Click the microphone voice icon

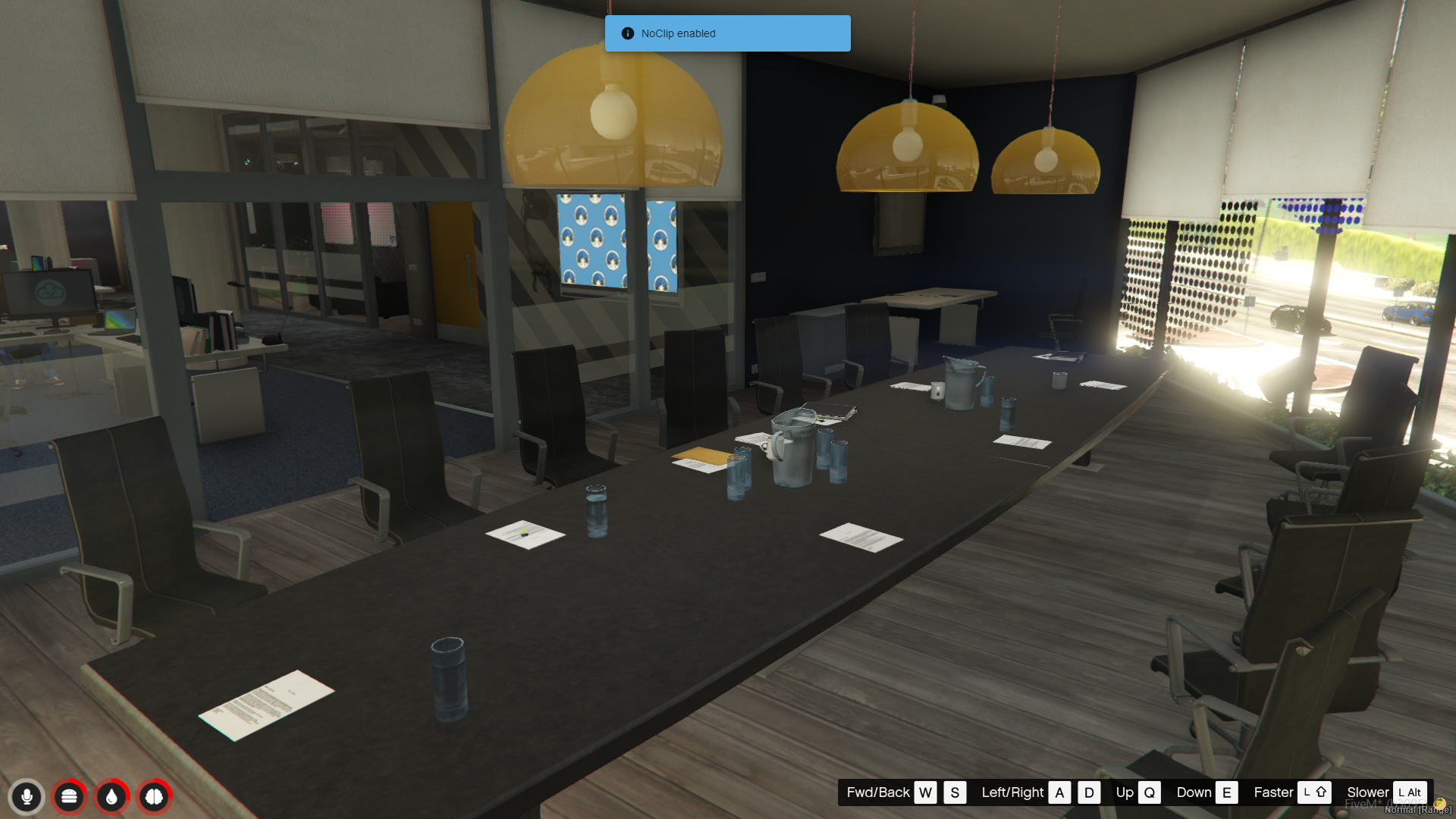(x=27, y=796)
